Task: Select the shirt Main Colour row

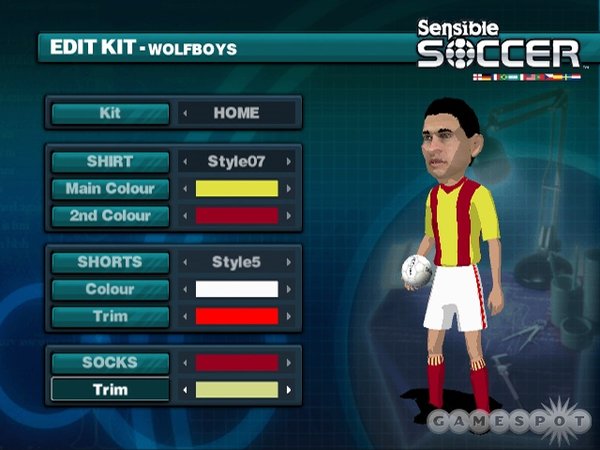Action: click(110, 188)
